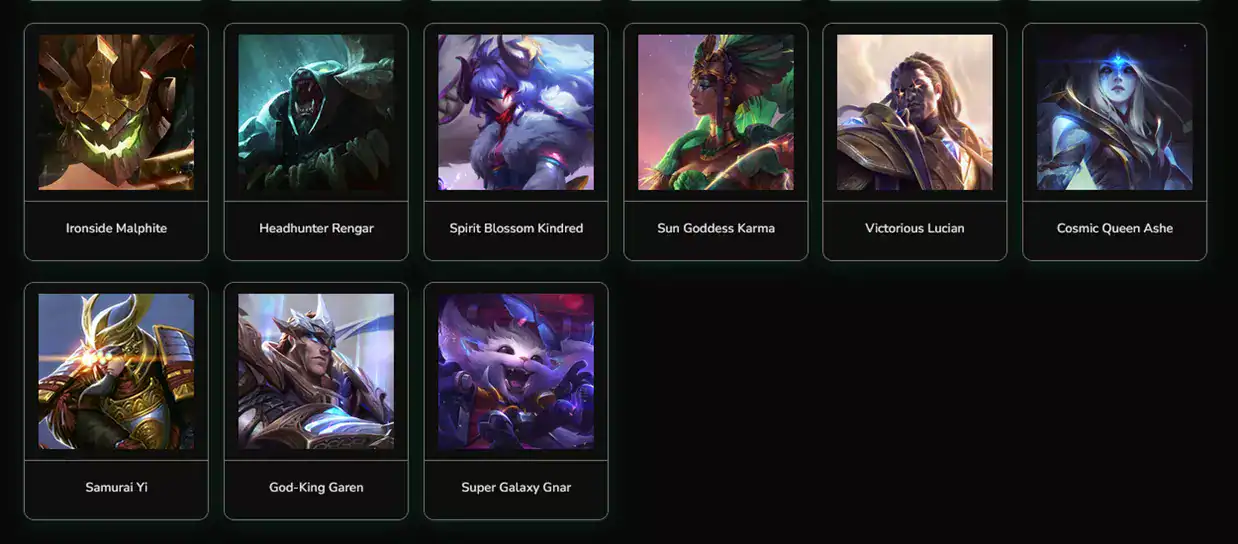This screenshot has height=544, width=1238.
Task: Open the God-King Garen skin
Action: tap(316, 400)
